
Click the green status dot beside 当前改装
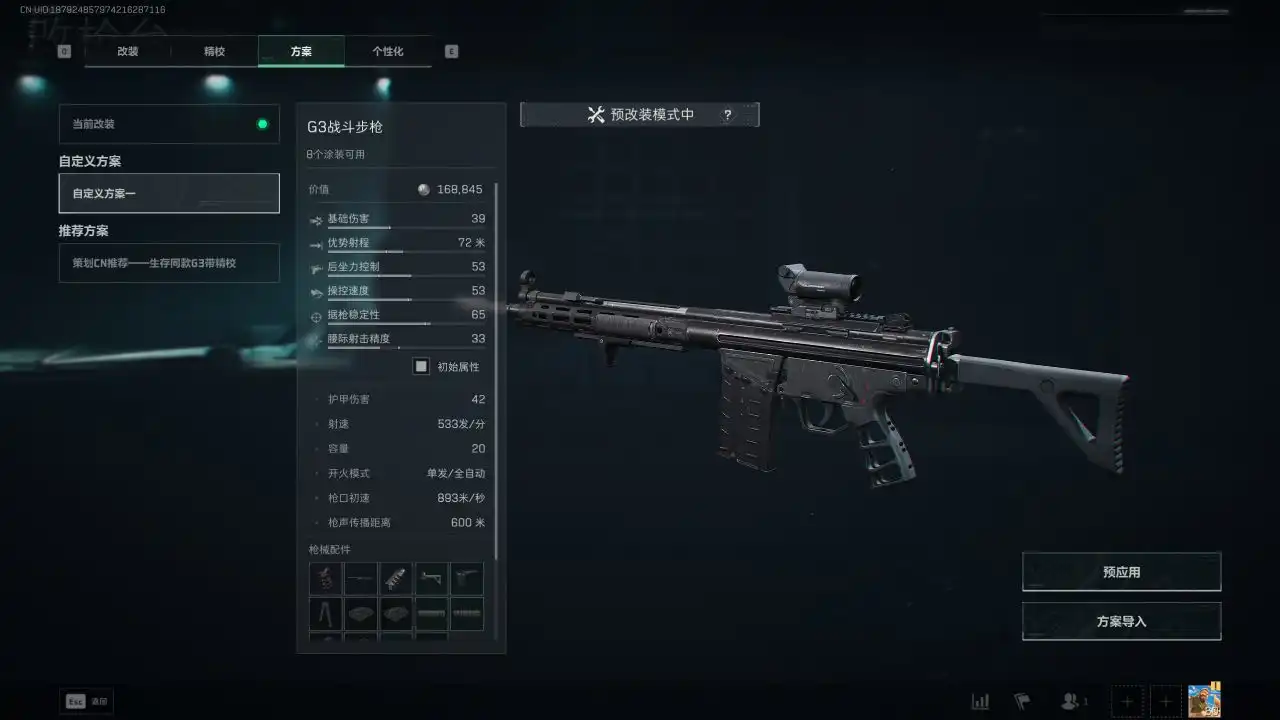[x=262, y=124]
